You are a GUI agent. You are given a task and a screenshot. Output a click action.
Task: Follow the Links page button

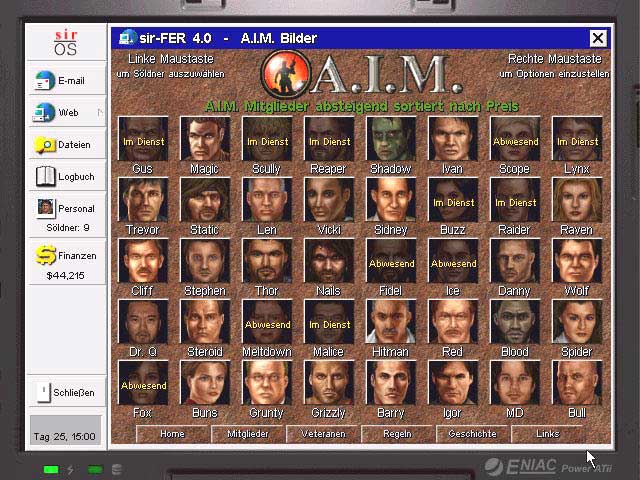click(x=547, y=434)
